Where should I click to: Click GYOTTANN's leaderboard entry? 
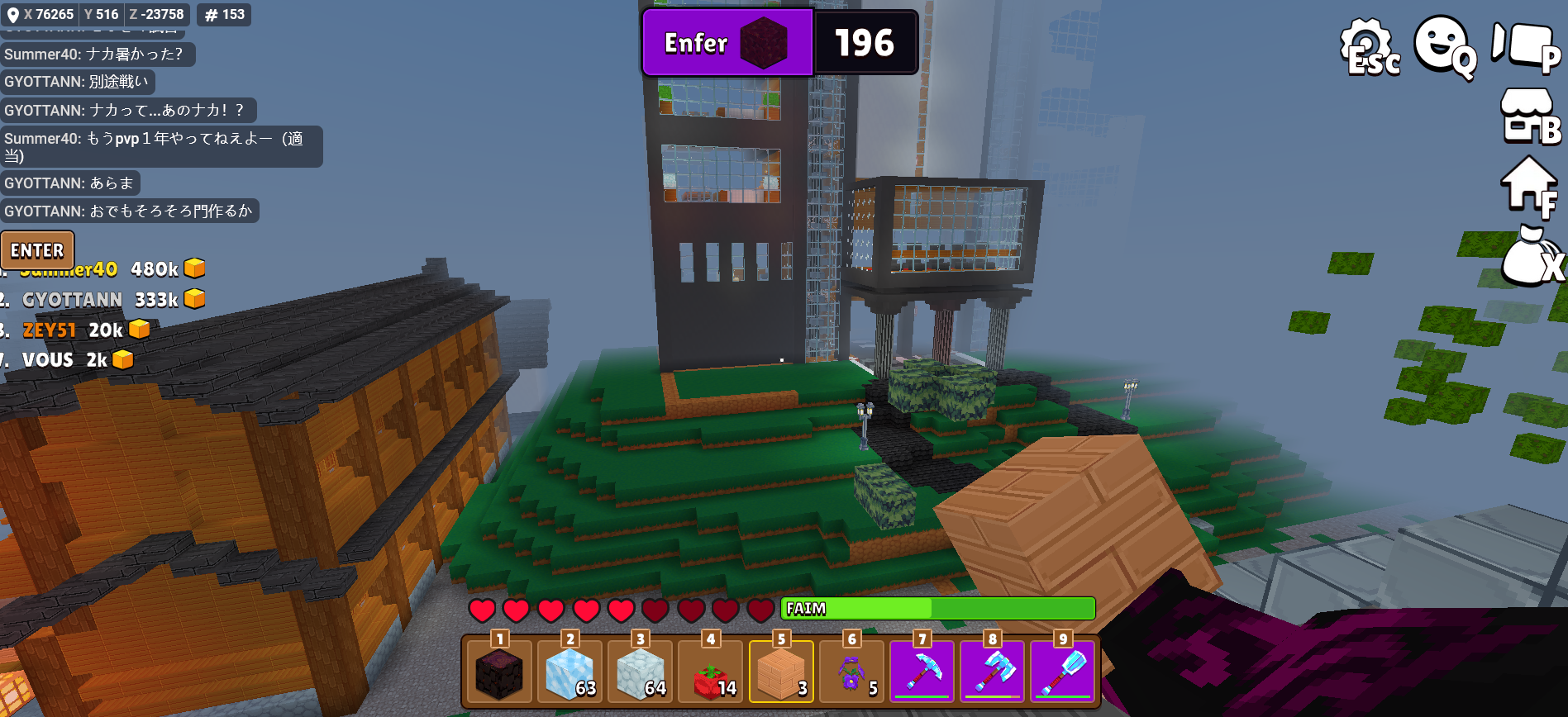tap(73, 300)
